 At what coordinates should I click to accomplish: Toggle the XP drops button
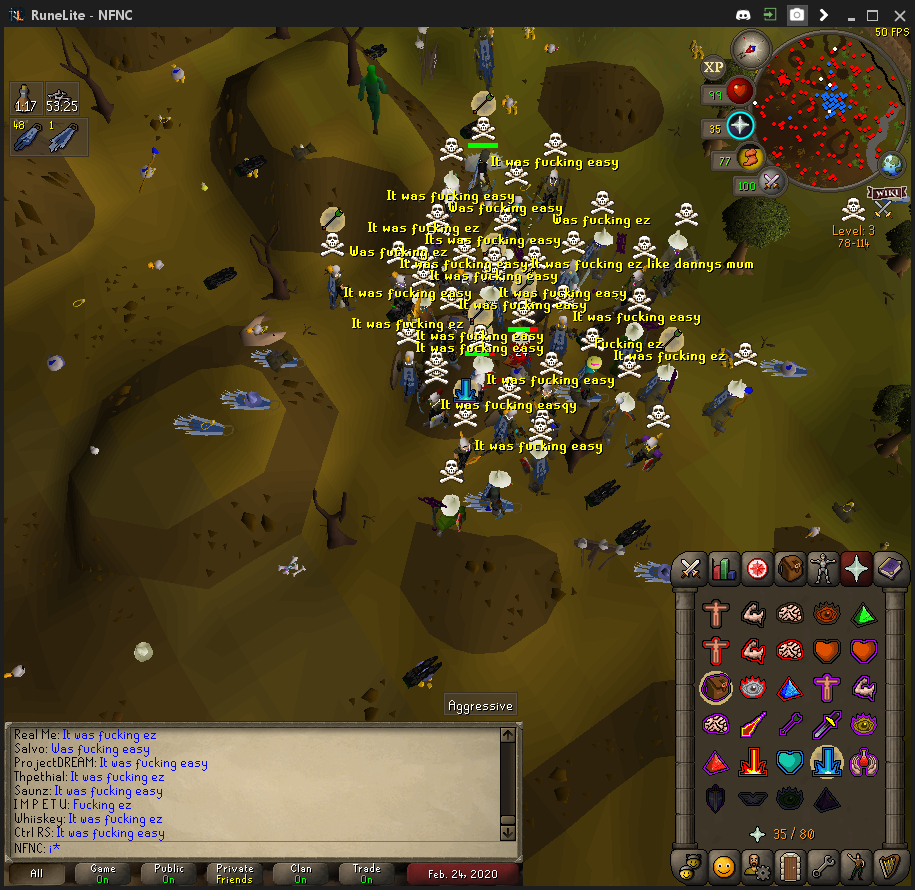pos(713,67)
